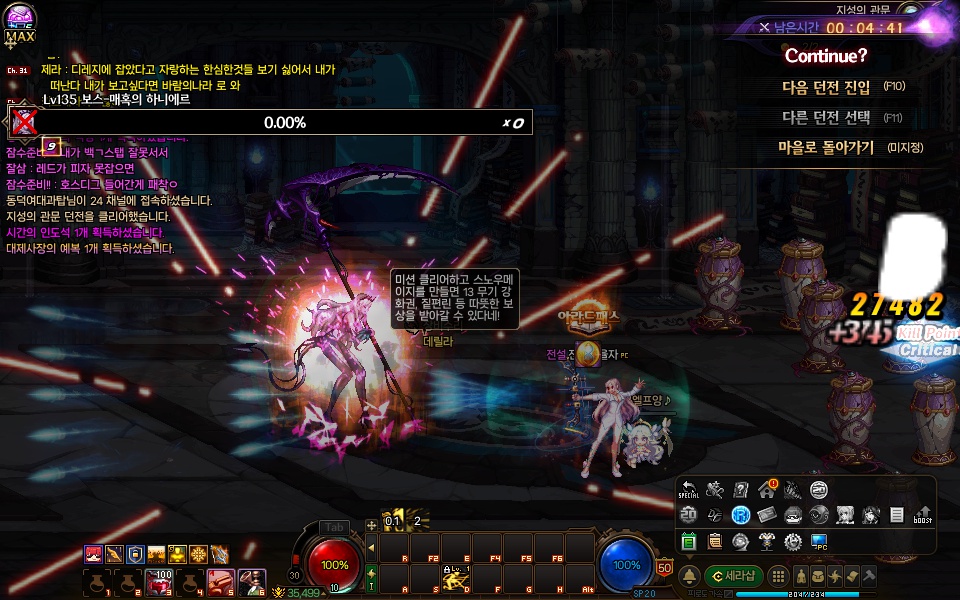Click the PC monitor icon
Screen dimensions: 960x600
[x=819, y=541]
